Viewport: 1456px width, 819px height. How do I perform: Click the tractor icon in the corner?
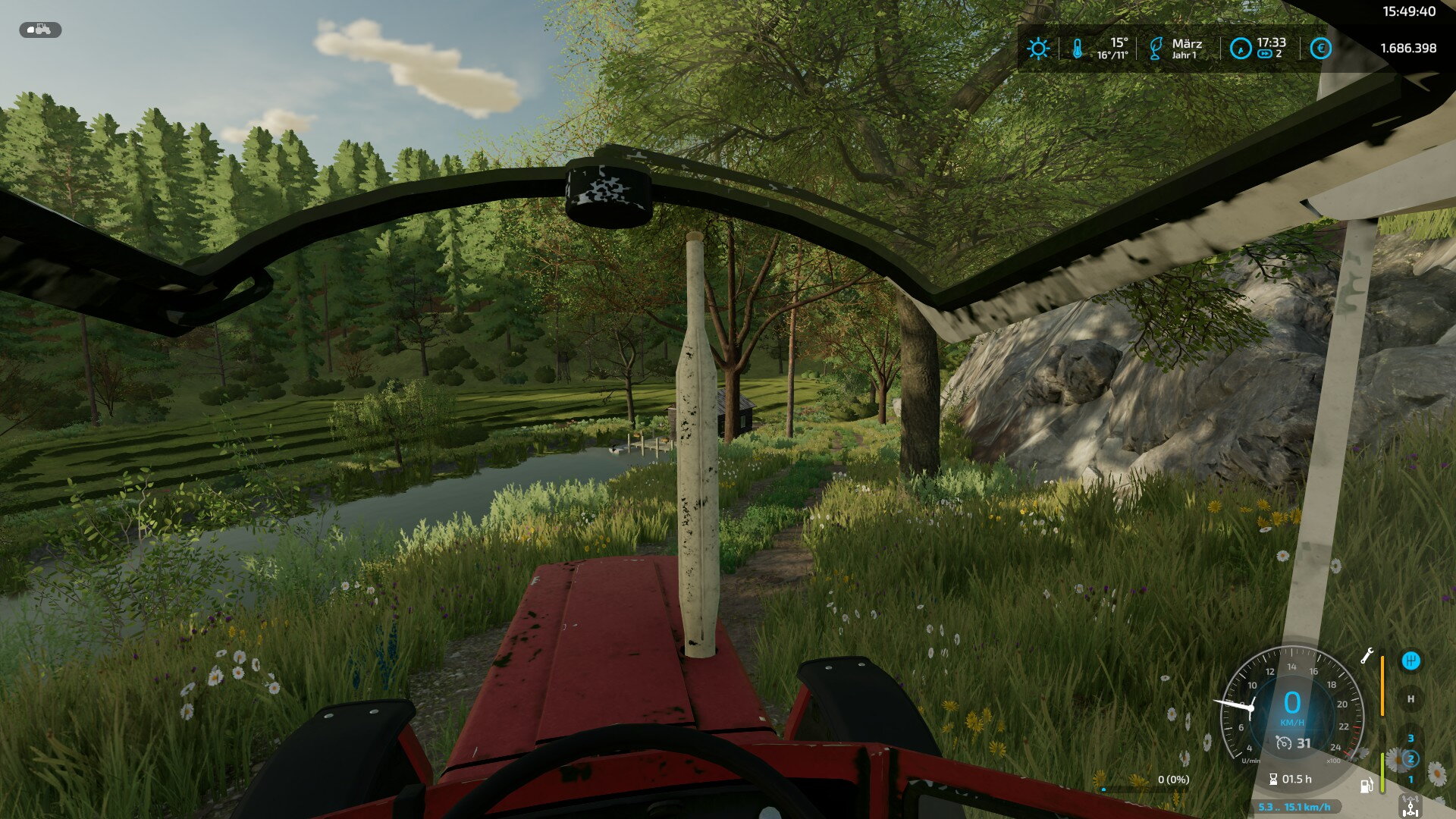click(40, 30)
